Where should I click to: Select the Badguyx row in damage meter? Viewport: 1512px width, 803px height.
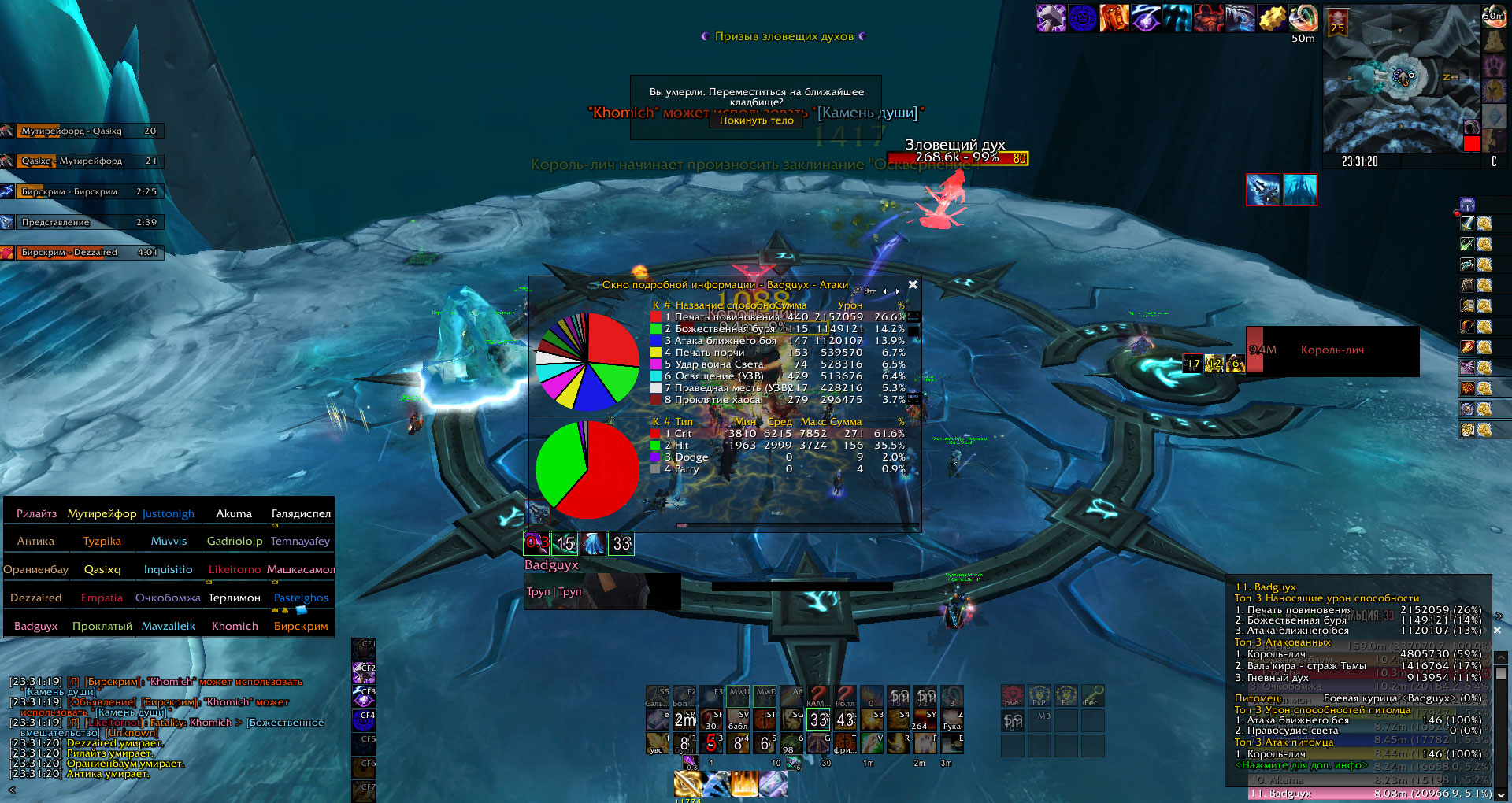[1370, 794]
